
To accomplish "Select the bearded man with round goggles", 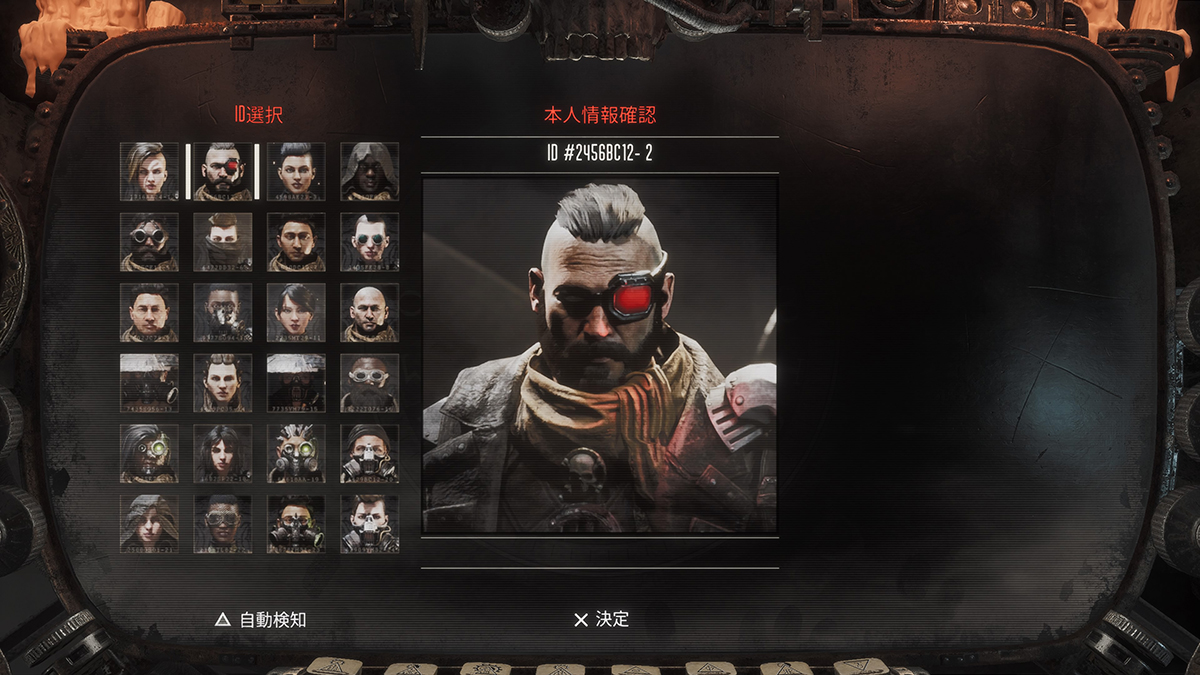I will (x=150, y=241).
